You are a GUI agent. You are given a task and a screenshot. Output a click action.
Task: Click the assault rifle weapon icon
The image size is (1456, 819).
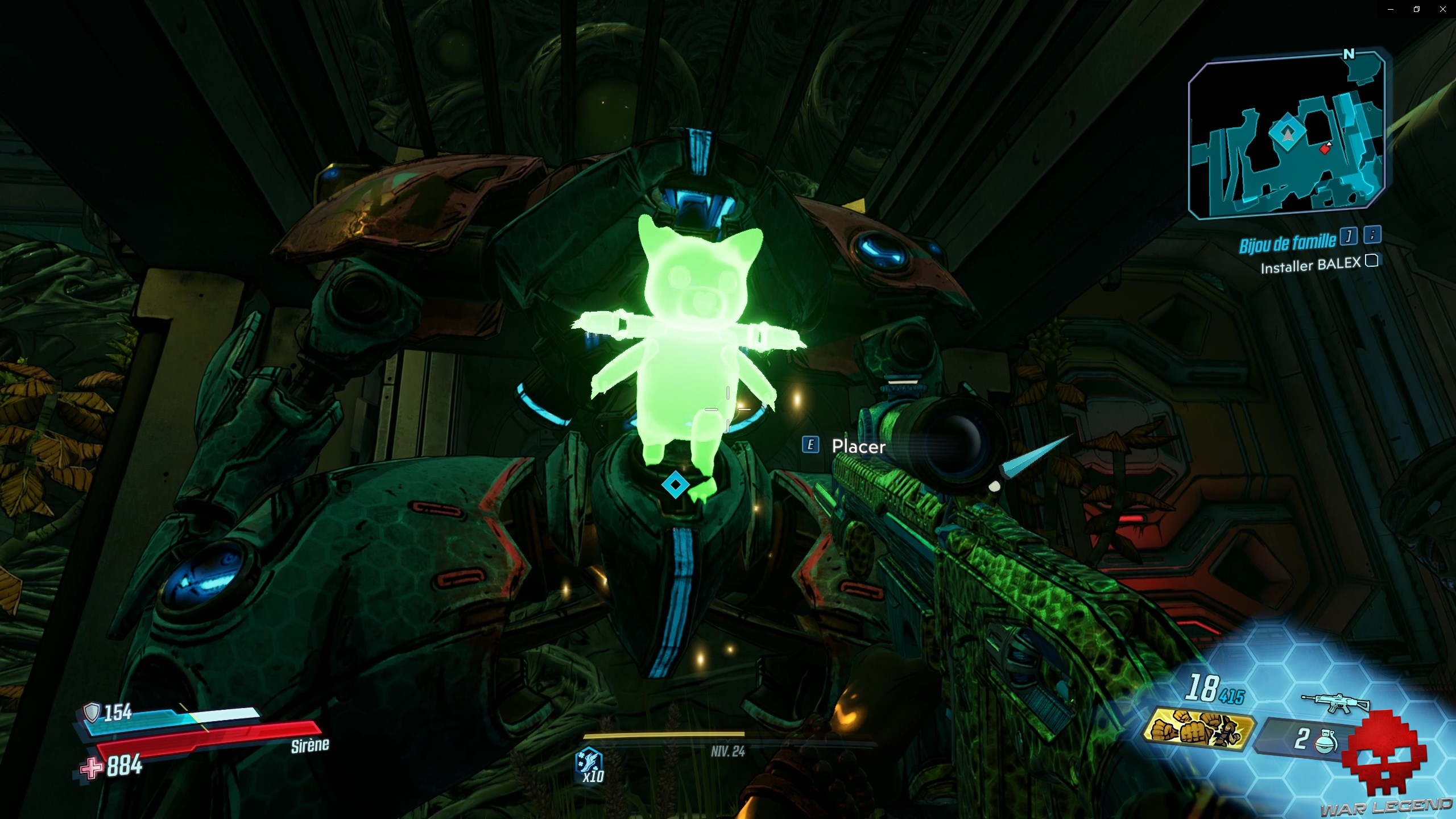(x=1330, y=701)
